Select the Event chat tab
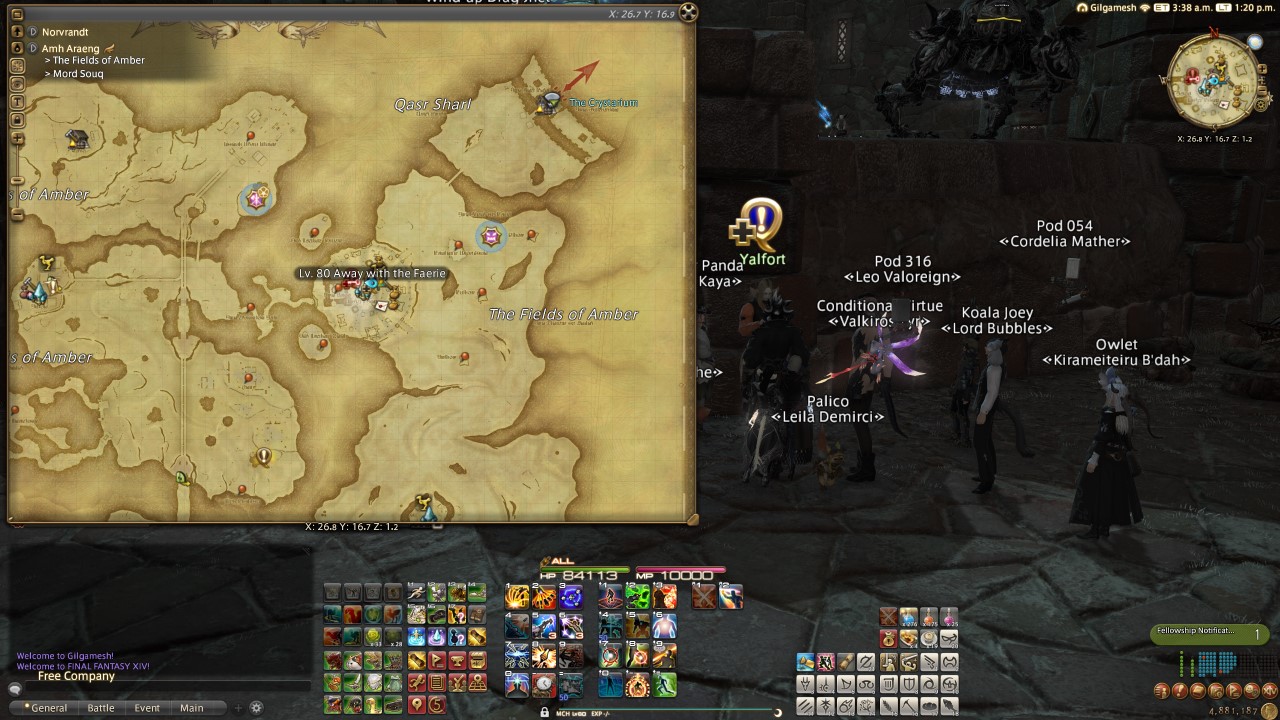The height and width of the screenshot is (720, 1280). point(147,707)
